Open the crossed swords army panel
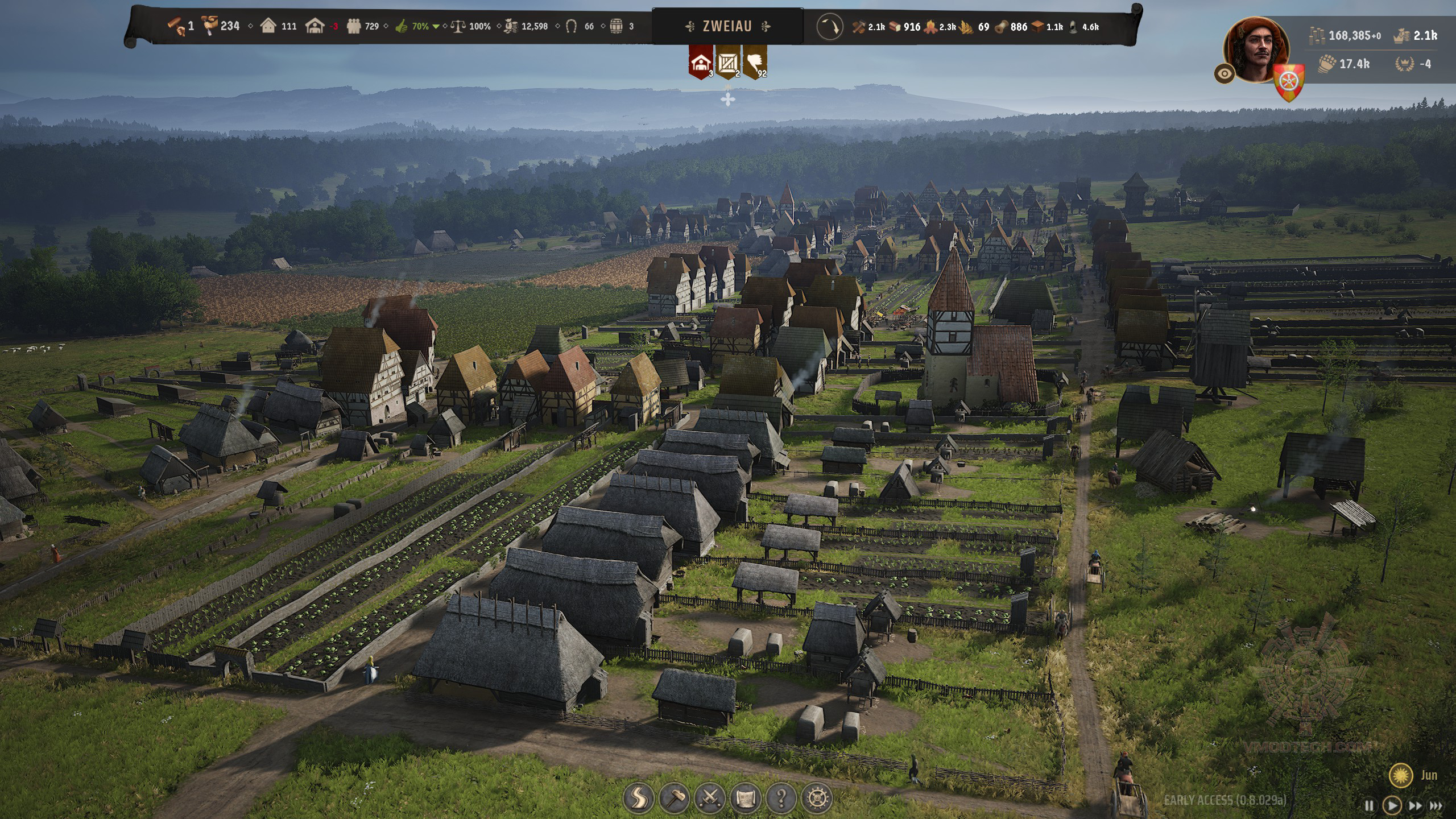The width and height of the screenshot is (1456, 819). click(710, 799)
